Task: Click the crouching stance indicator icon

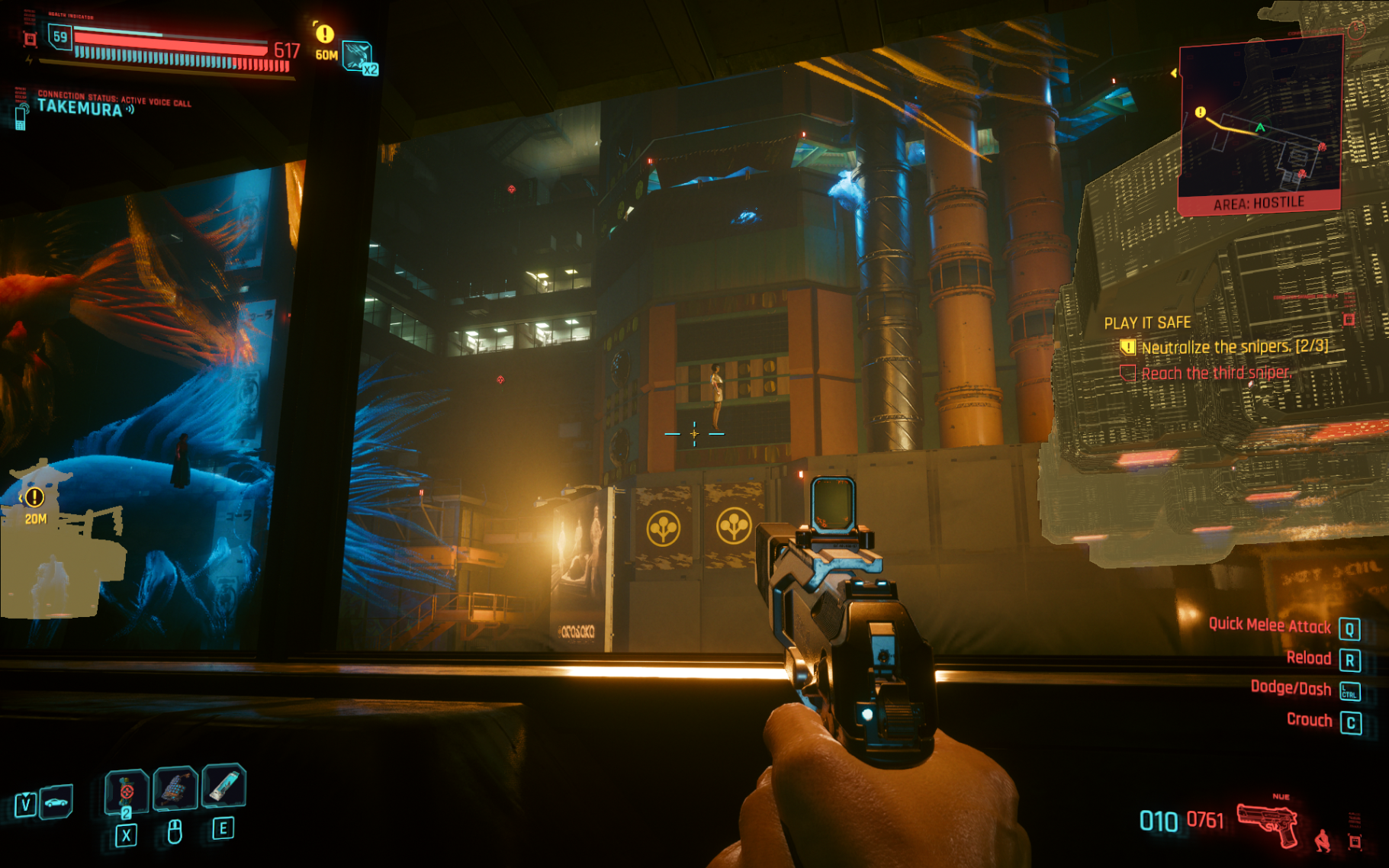Action: (x=1323, y=841)
